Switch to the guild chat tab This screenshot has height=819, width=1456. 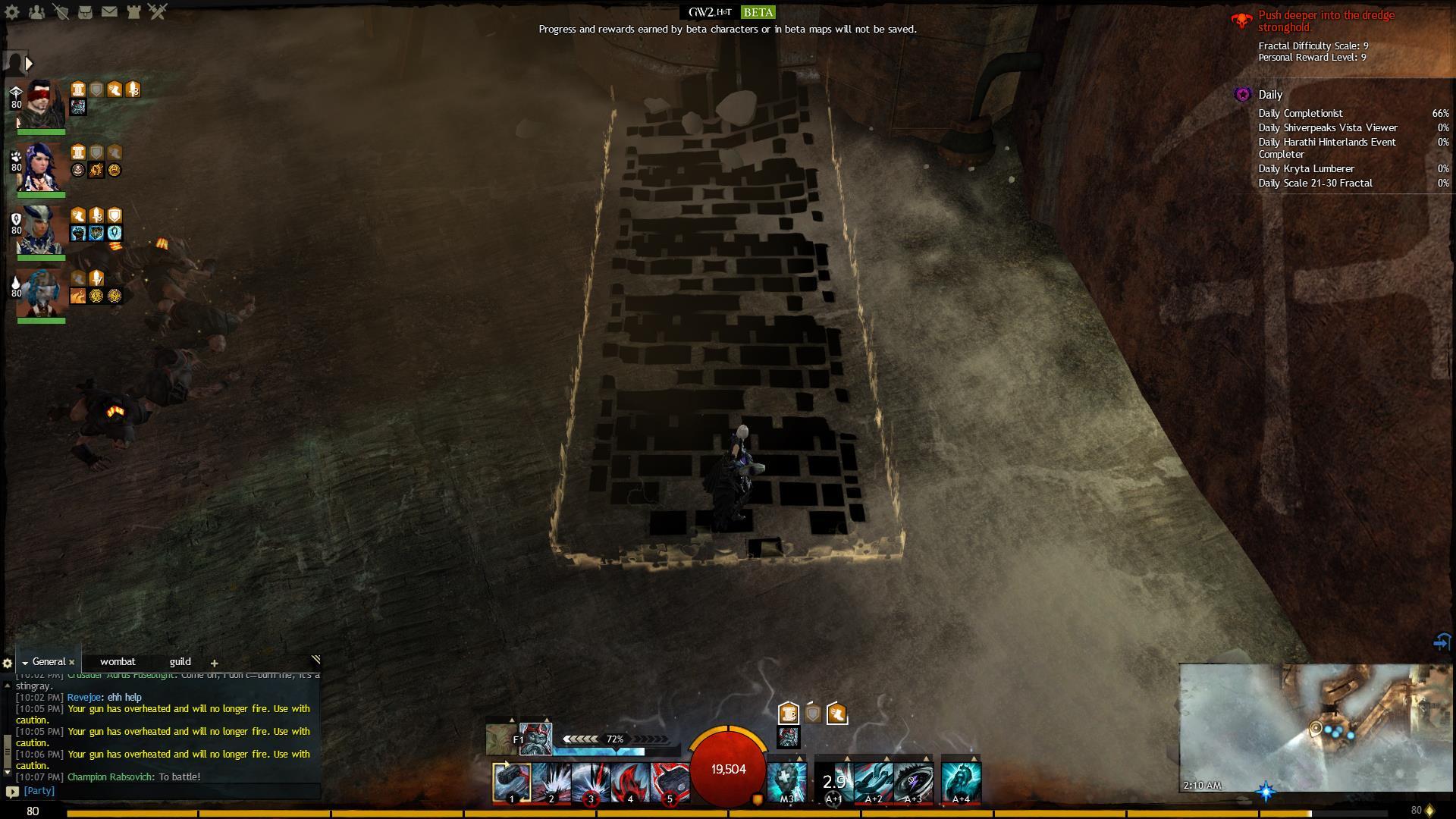point(180,662)
